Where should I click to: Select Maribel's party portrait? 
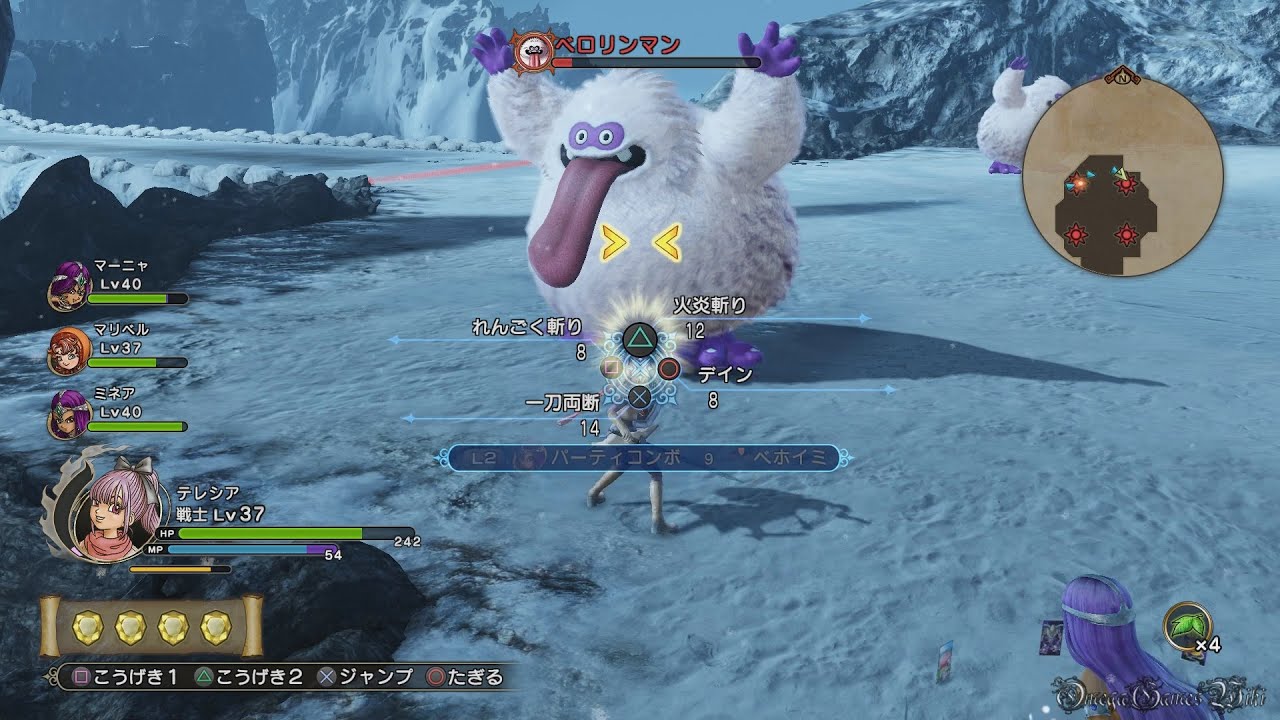click(69, 350)
